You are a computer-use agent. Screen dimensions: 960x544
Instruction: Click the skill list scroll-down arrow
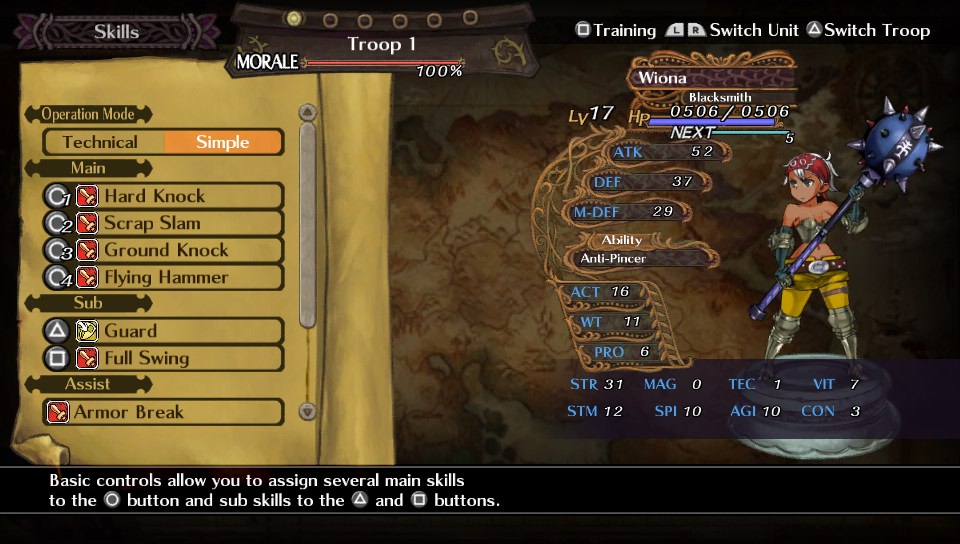point(308,411)
